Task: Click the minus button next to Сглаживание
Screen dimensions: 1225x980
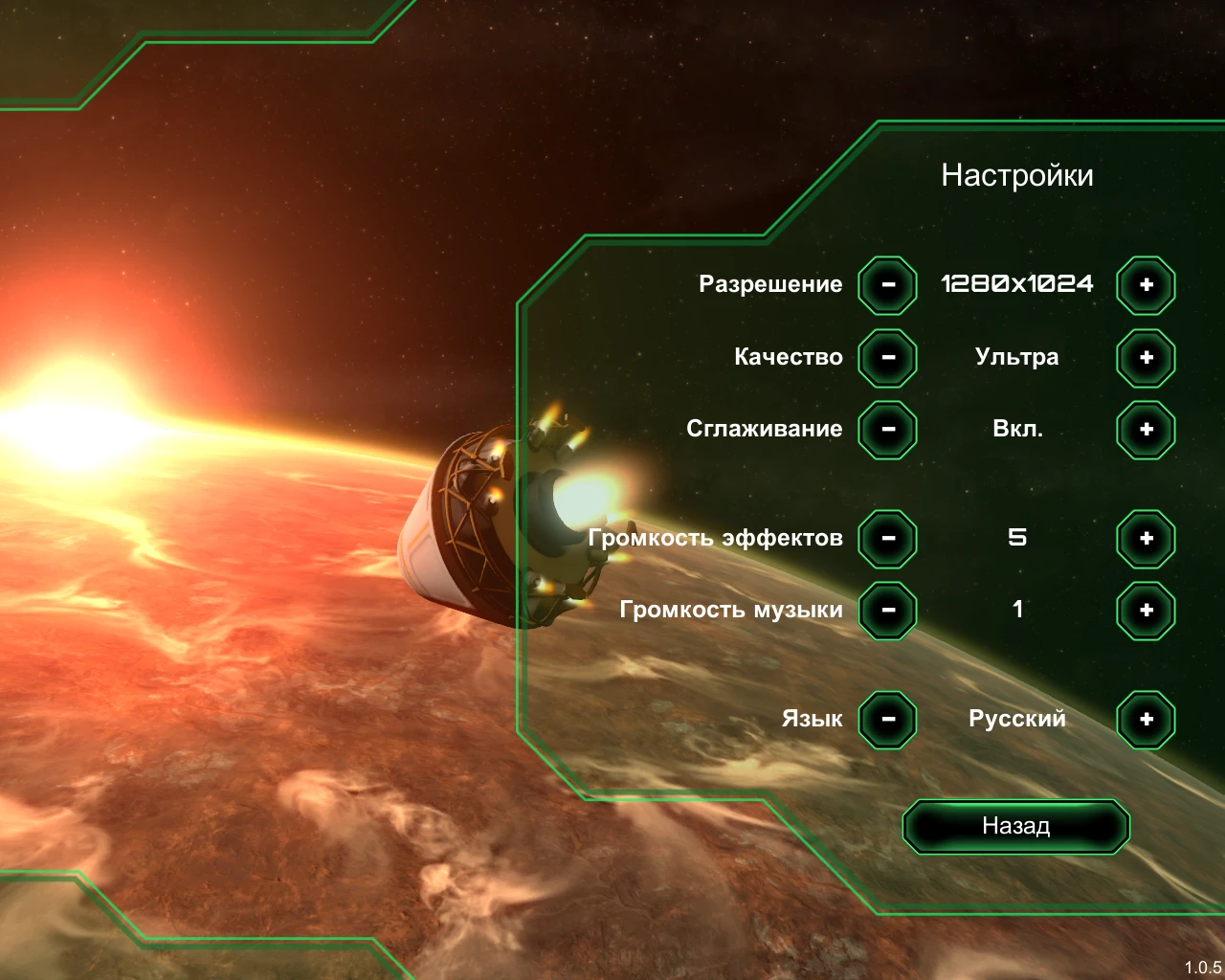Action: 886,430
